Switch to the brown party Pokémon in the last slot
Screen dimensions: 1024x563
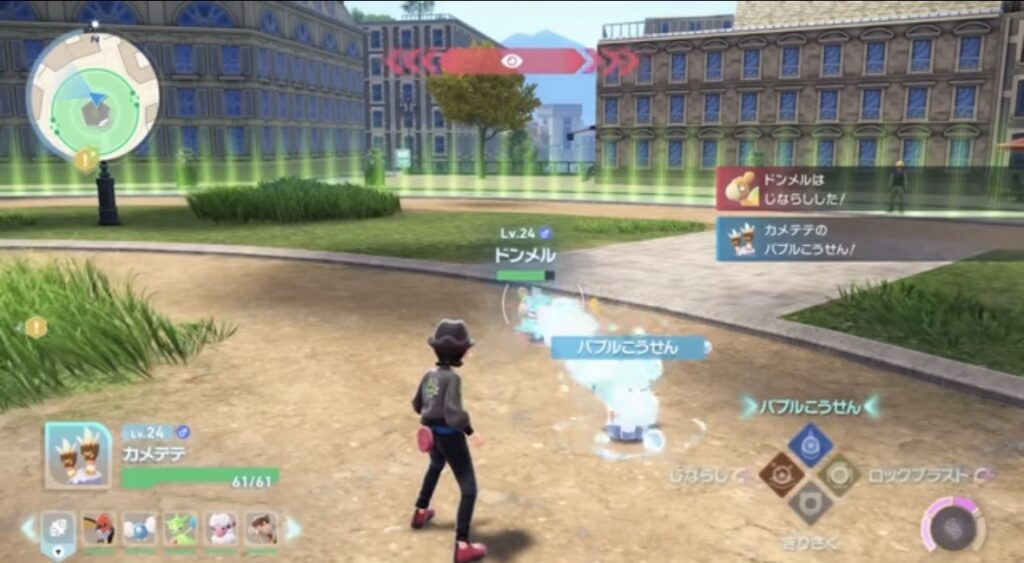click(261, 528)
